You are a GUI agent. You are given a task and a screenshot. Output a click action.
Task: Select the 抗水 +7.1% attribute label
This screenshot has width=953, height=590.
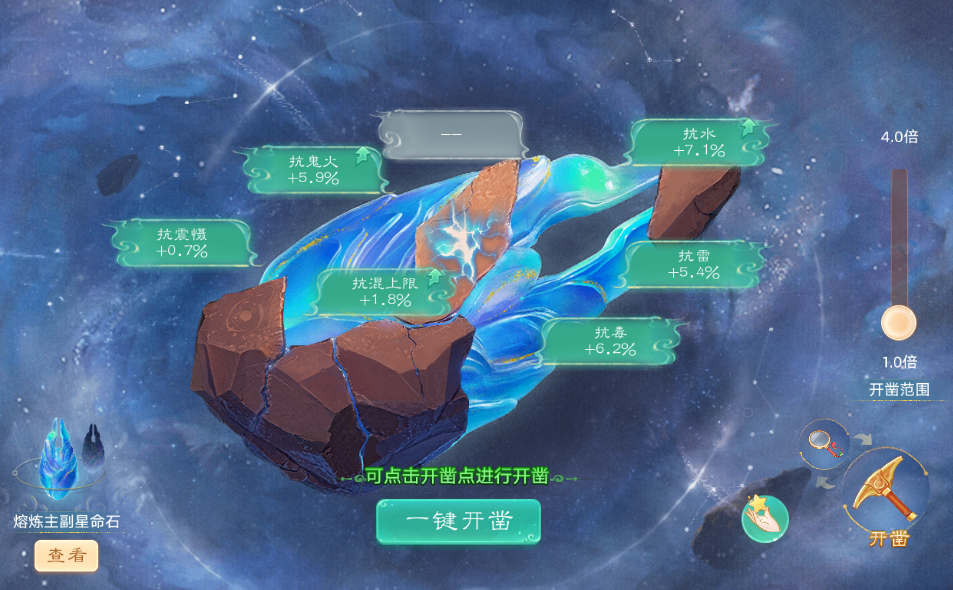[696, 142]
